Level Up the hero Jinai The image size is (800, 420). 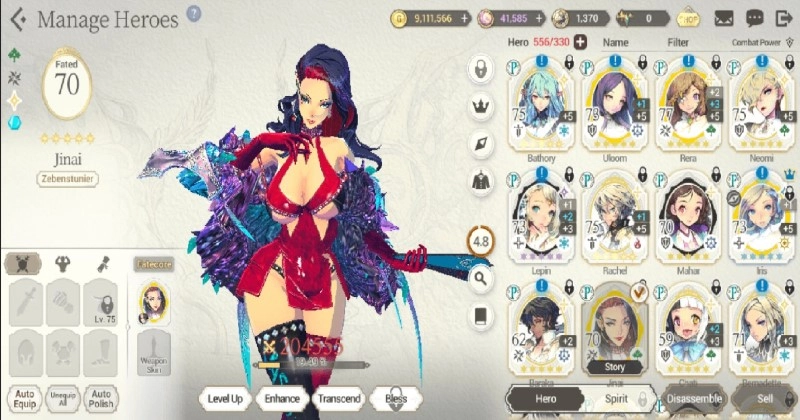tap(226, 397)
